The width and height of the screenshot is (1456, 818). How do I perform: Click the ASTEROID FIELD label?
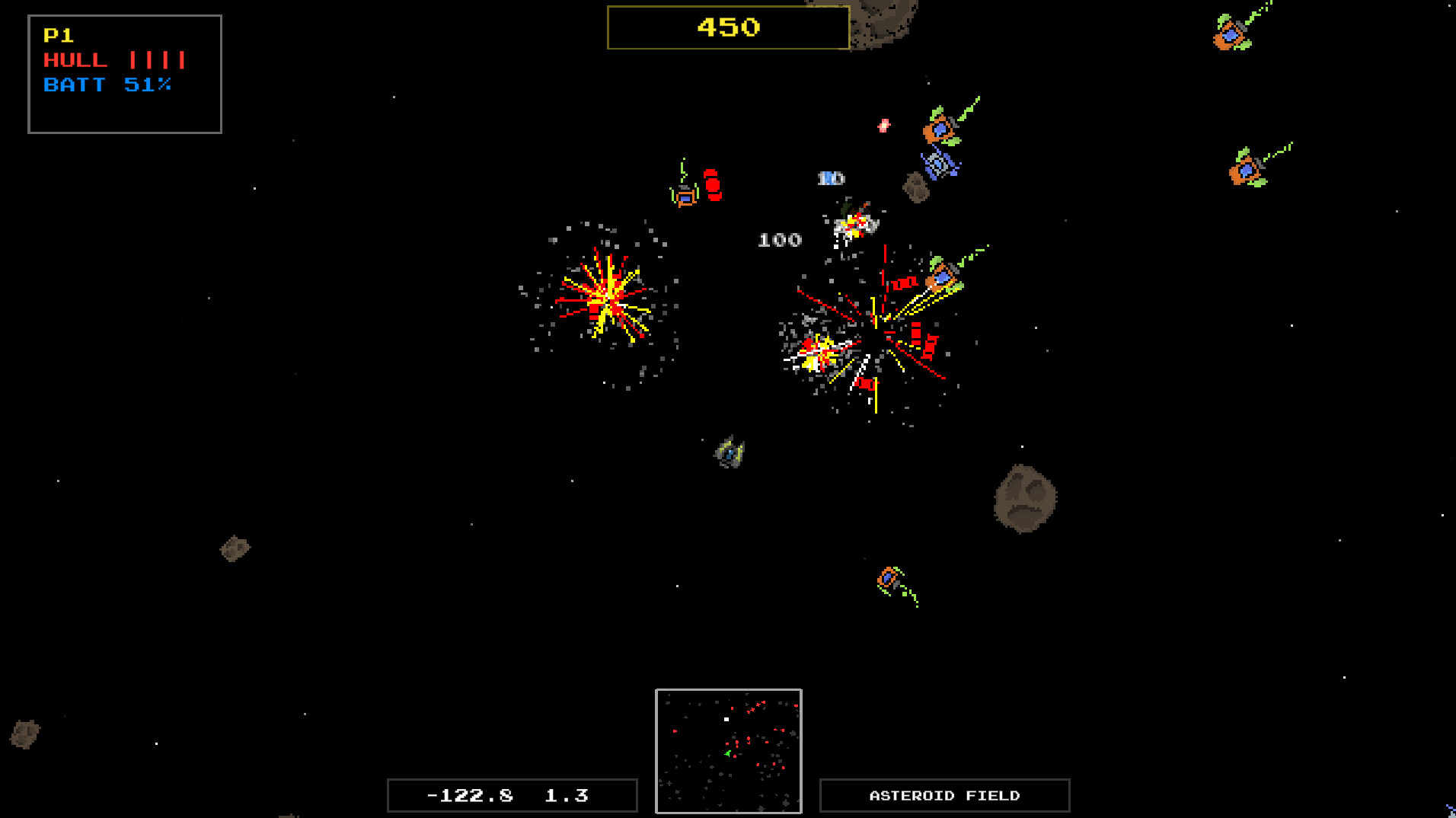(x=944, y=795)
